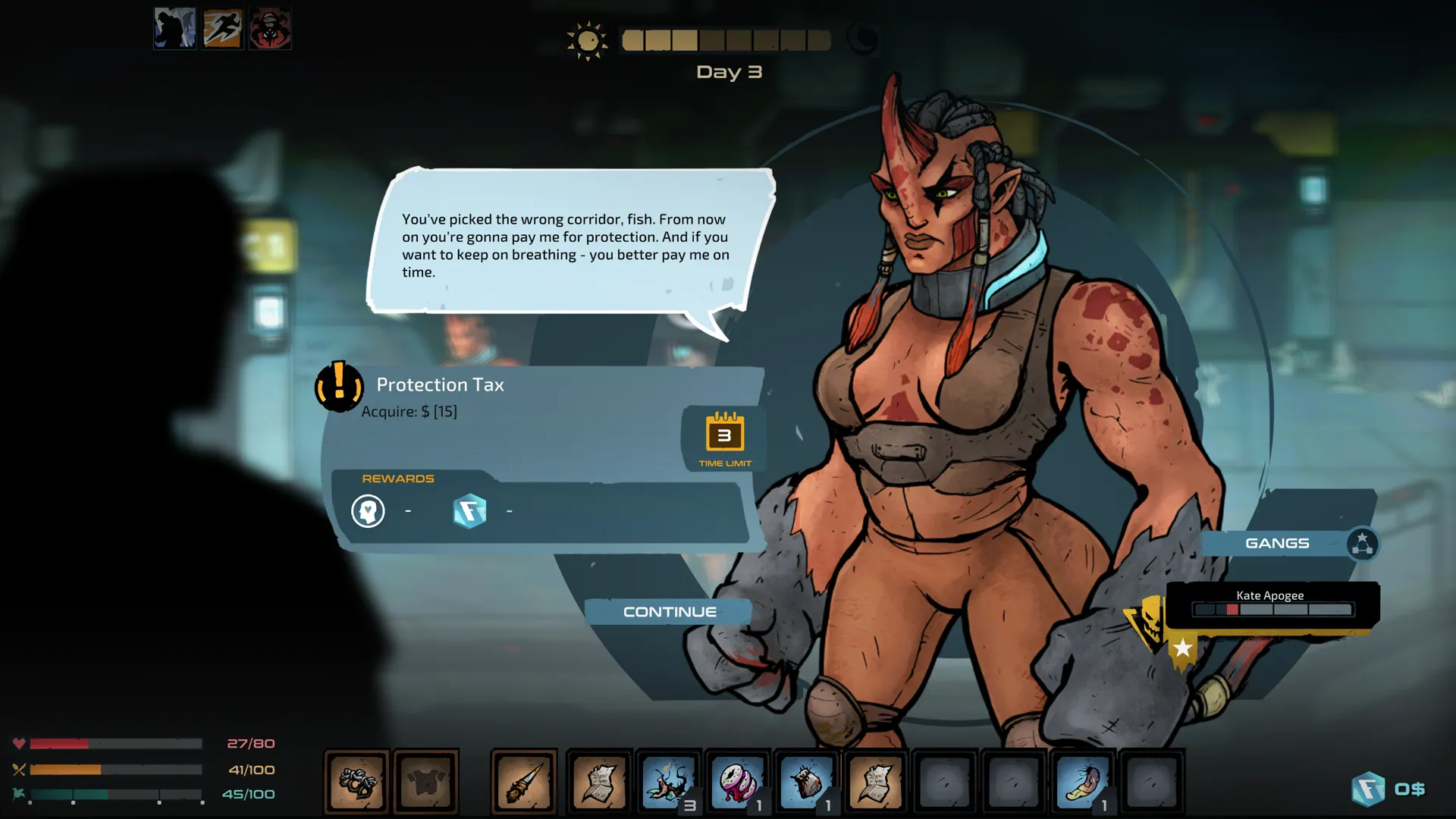1456x819 pixels.
Task: Click Kate Apogee's relationship progress bar
Action: tap(1272, 609)
